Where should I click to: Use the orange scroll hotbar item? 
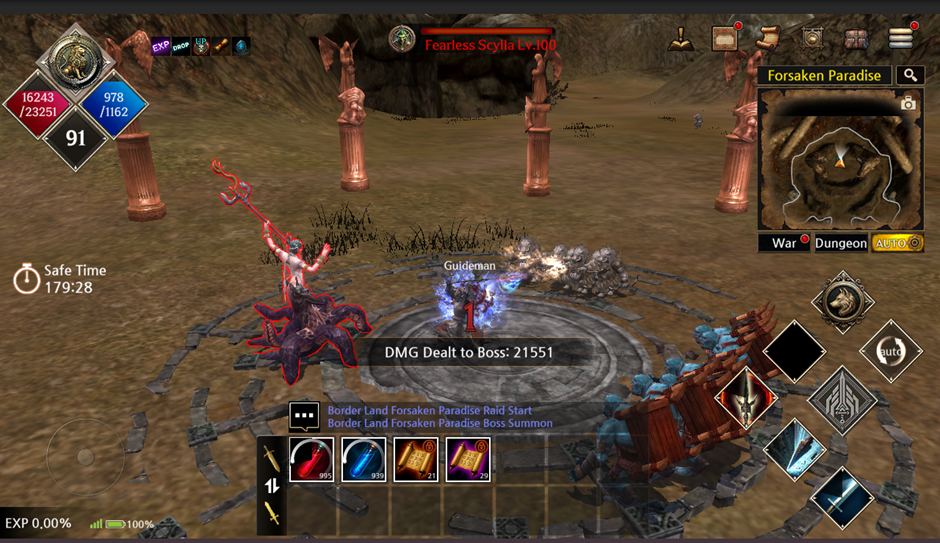pyautogui.click(x=416, y=460)
